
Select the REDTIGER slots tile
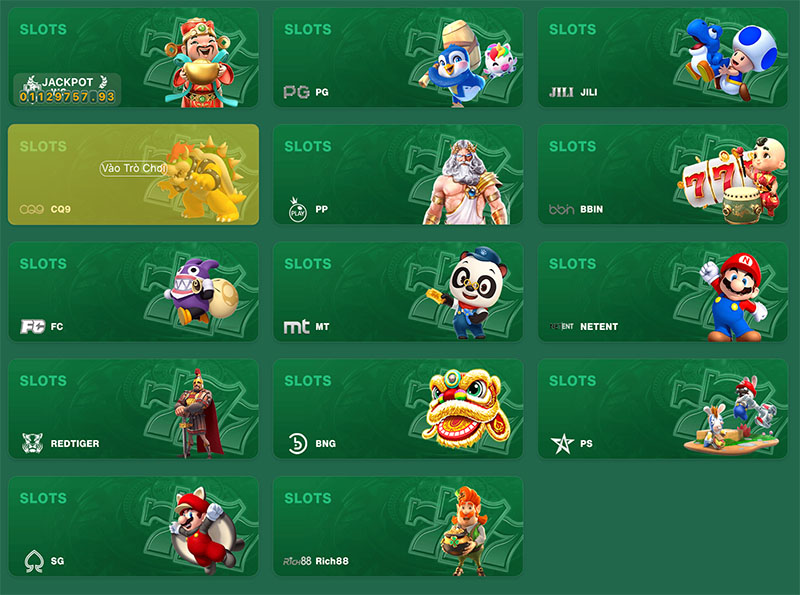[133, 409]
